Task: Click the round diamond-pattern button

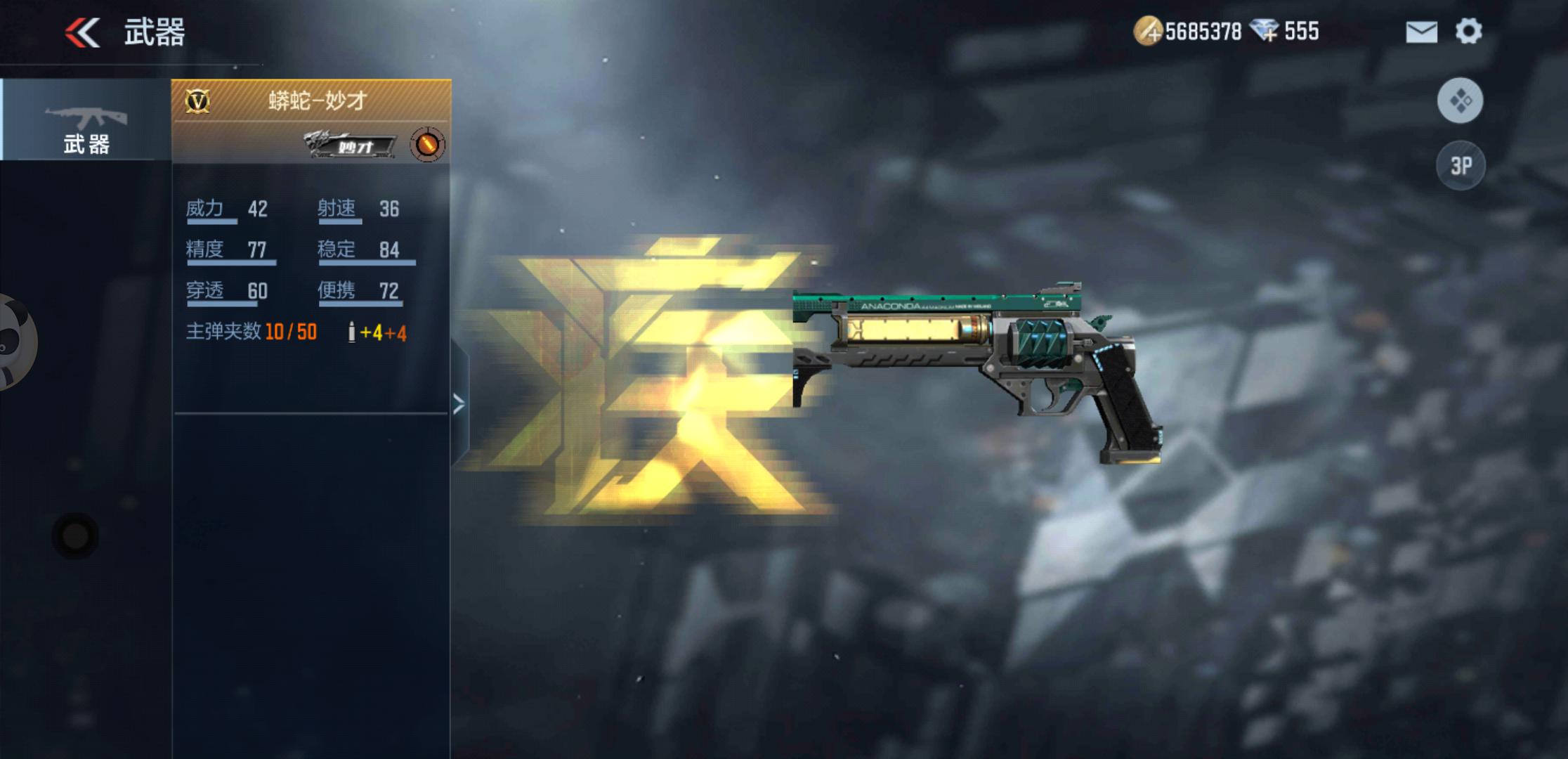Action: (1461, 100)
